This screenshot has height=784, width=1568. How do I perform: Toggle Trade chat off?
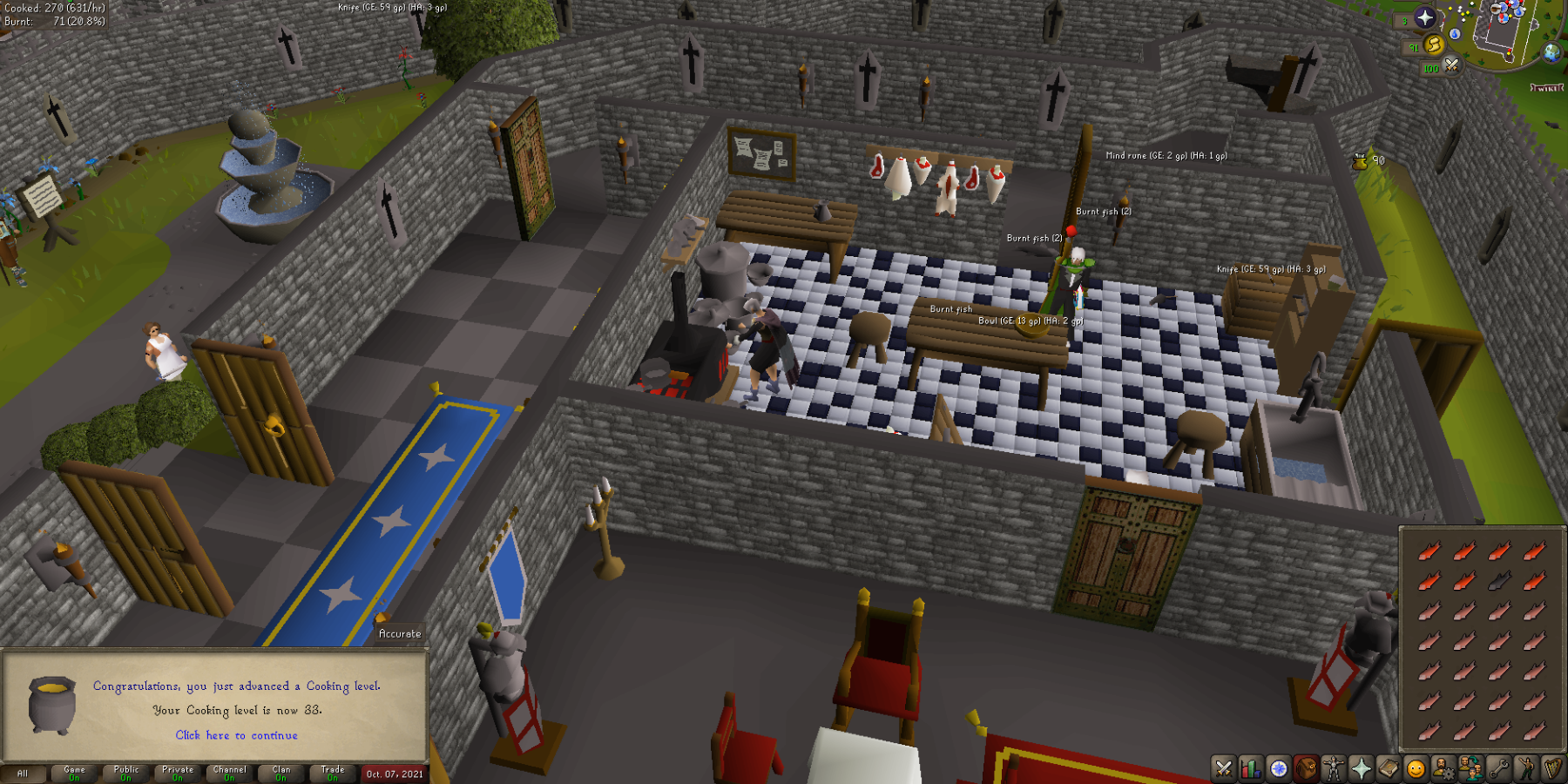point(334,774)
